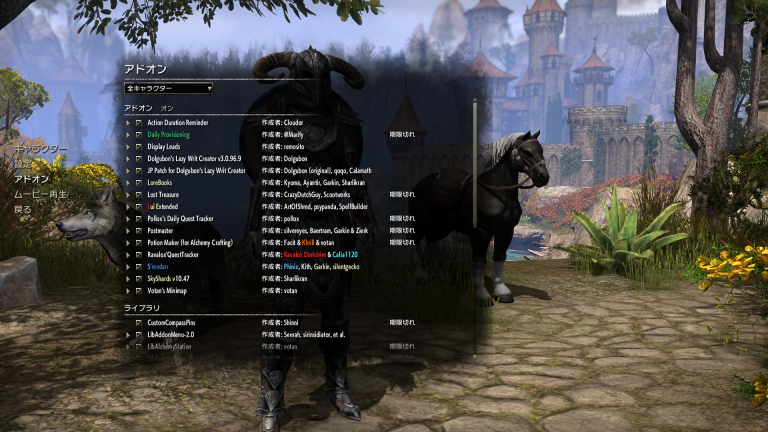
Task: Choose ムービー再生 in the left menu
Action: pos(40,194)
